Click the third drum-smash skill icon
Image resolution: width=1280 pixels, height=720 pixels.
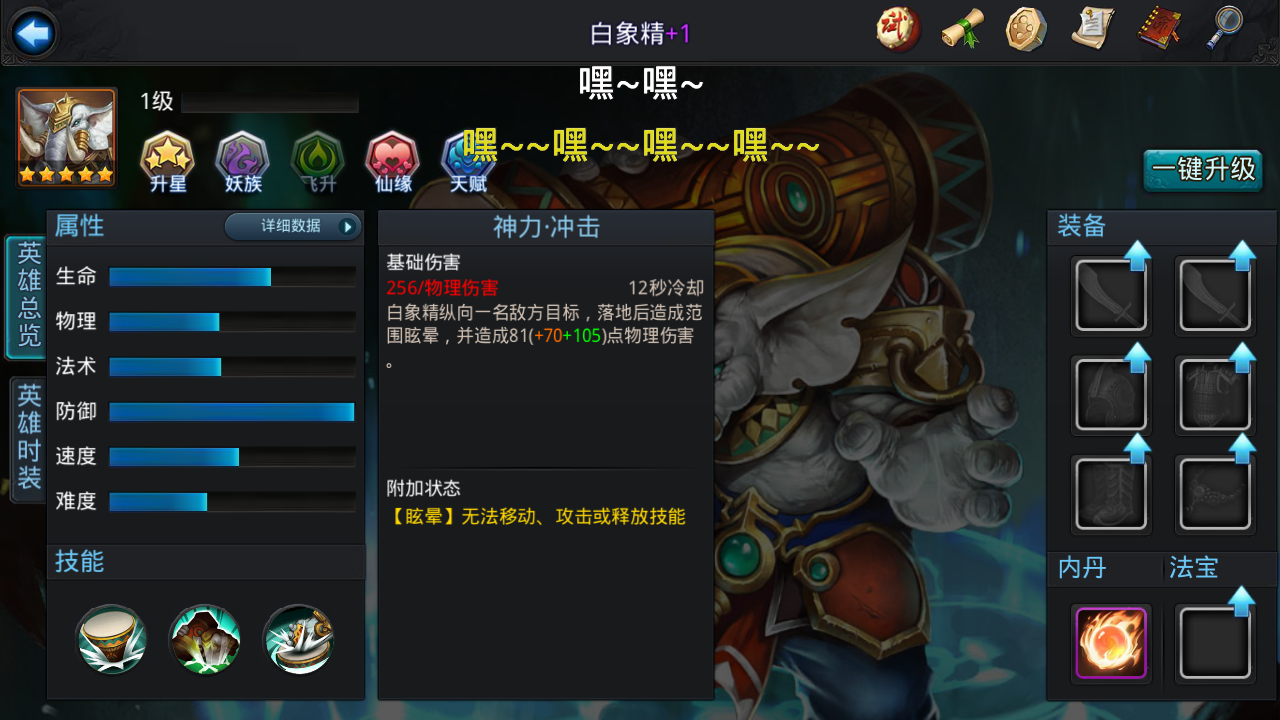tap(298, 640)
